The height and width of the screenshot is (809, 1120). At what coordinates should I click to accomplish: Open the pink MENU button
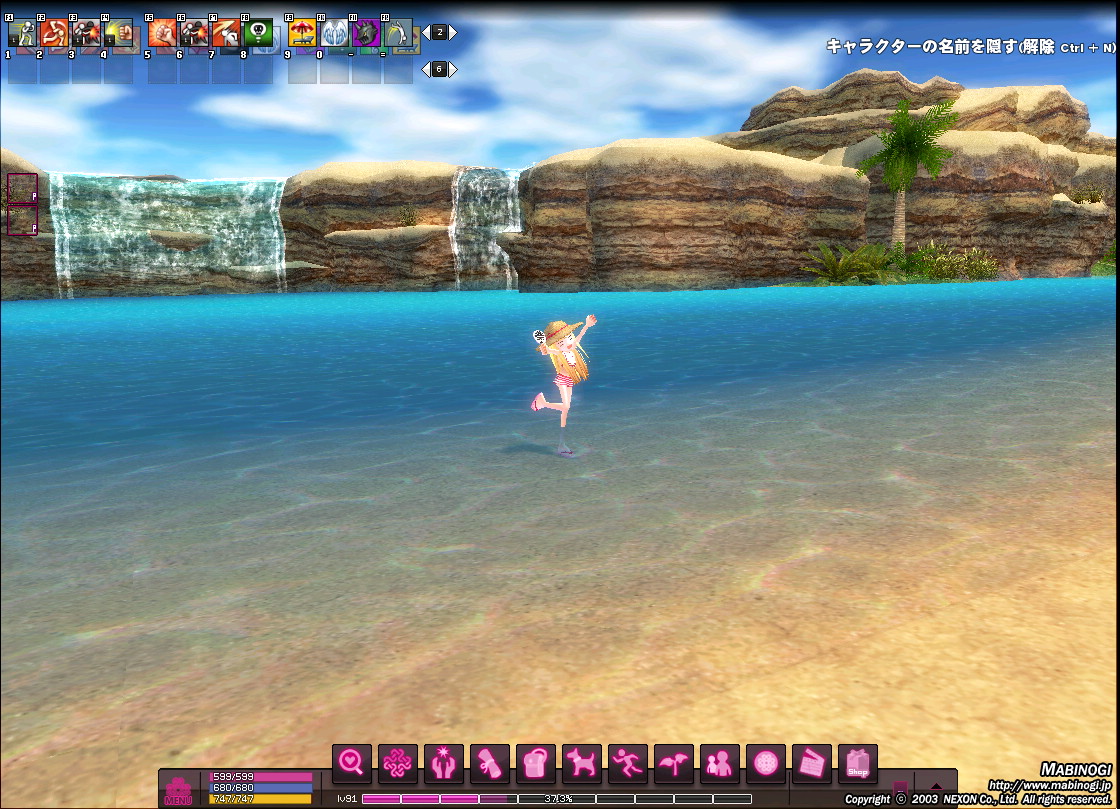[x=178, y=791]
